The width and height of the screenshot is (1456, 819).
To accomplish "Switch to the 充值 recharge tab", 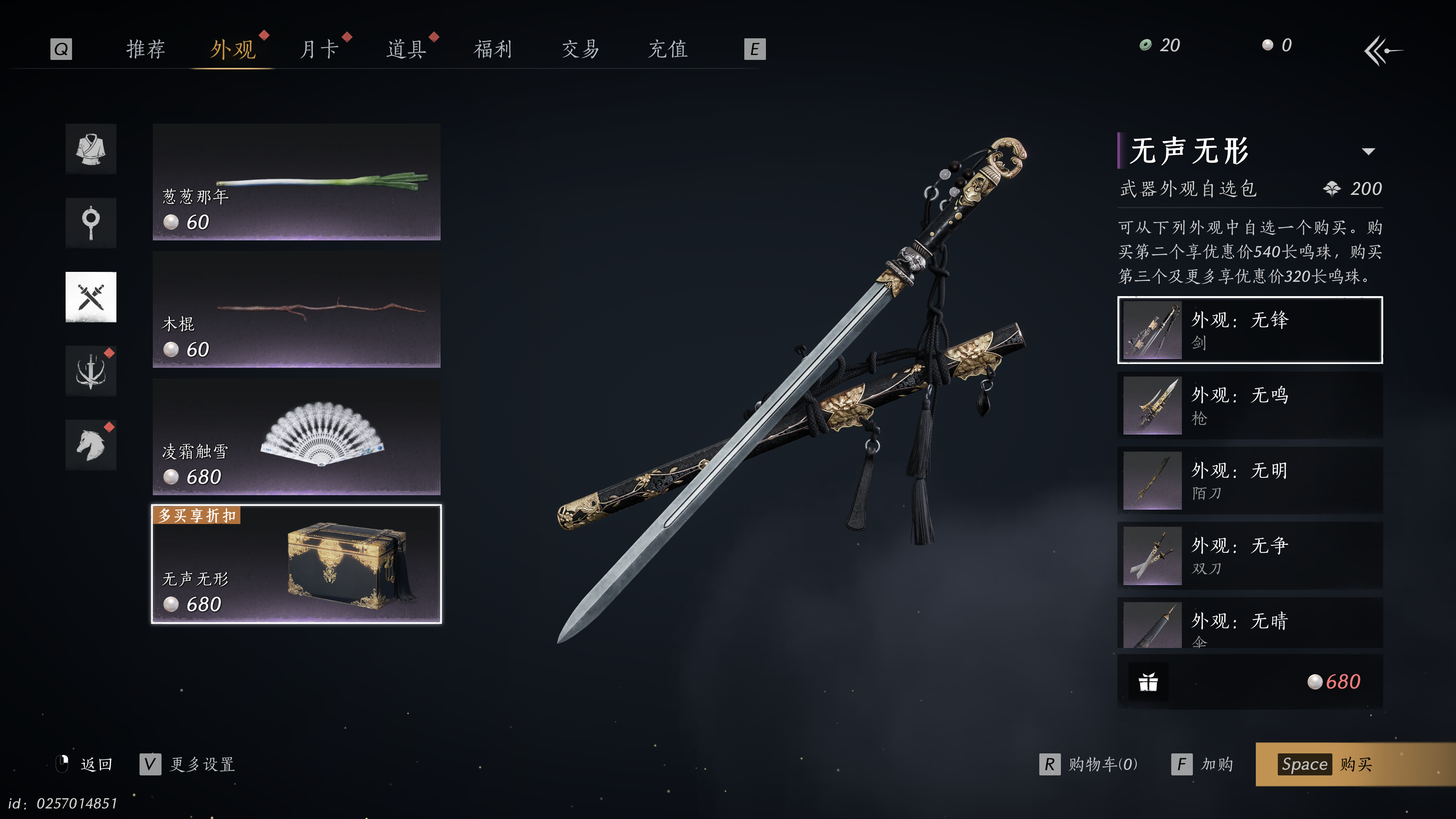I will click(667, 49).
